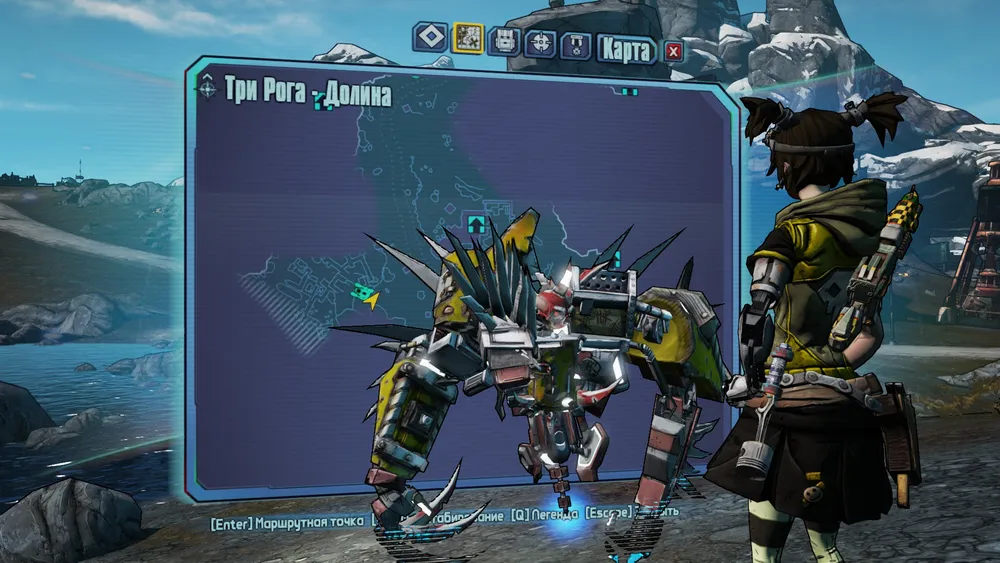Click the compass icon beside the area name
The height and width of the screenshot is (563, 1000).
pyautogui.click(x=207, y=88)
